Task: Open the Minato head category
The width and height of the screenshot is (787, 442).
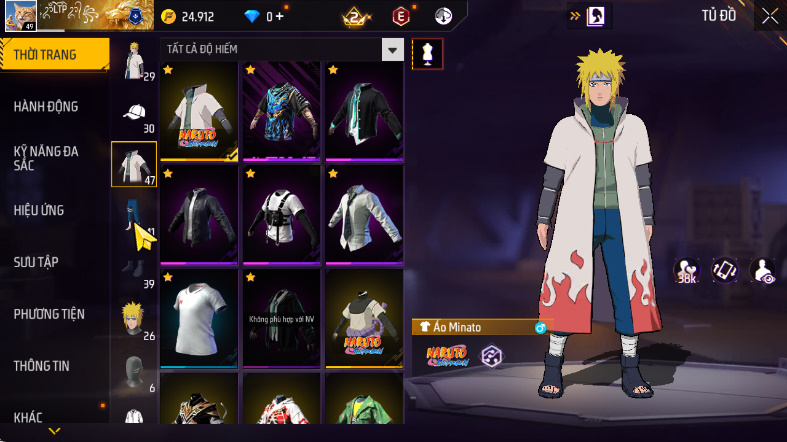Action: point(133,320)
